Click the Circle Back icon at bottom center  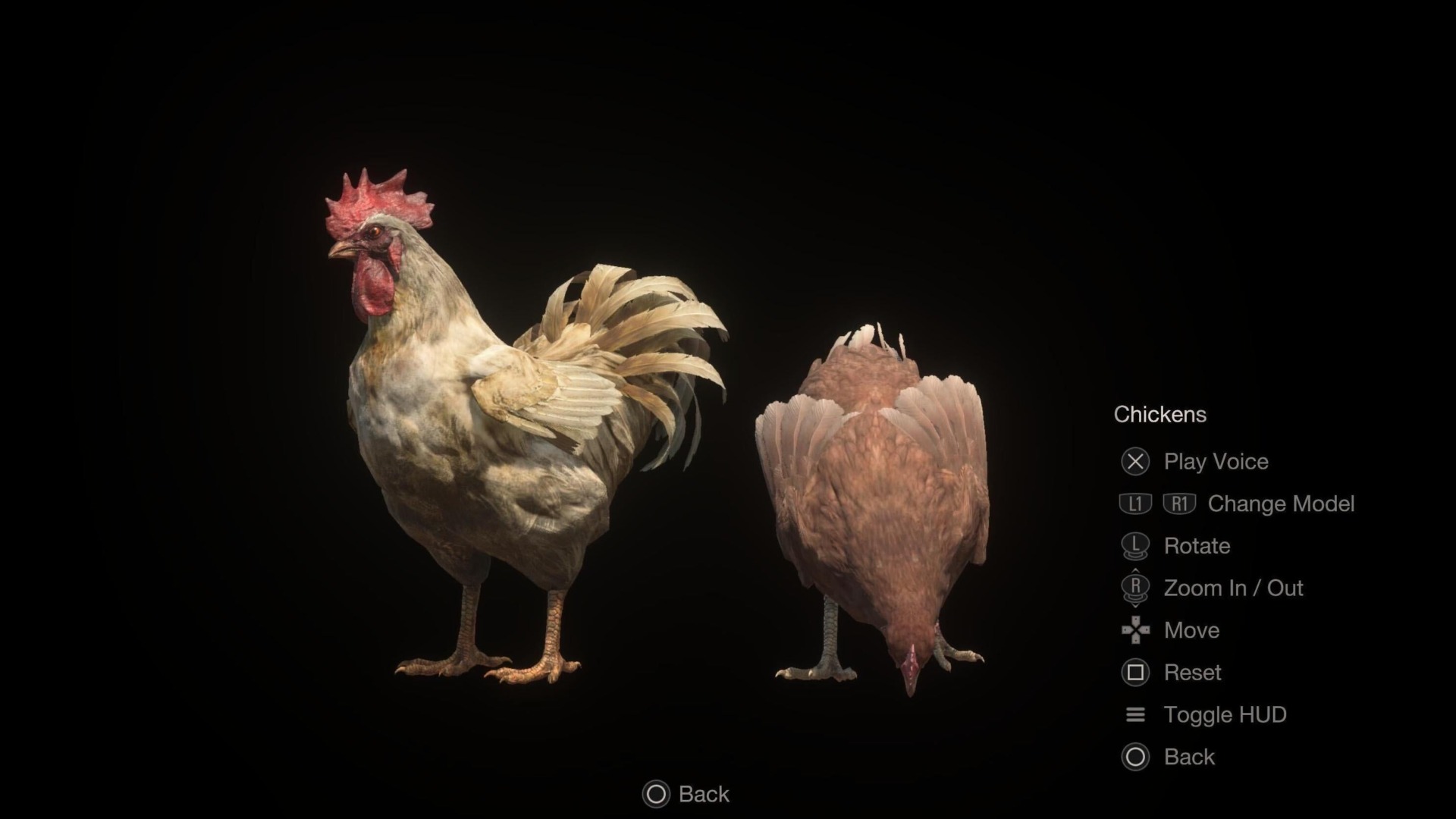(655, 794)
